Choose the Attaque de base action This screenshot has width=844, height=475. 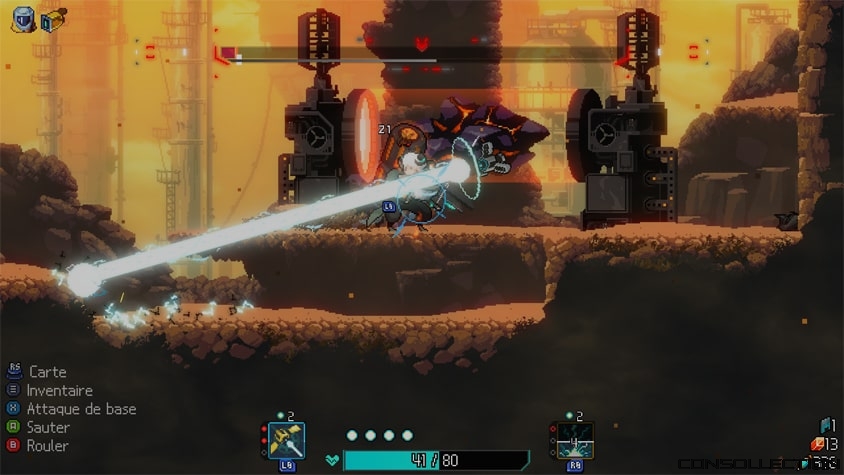(x=81, y=409)
